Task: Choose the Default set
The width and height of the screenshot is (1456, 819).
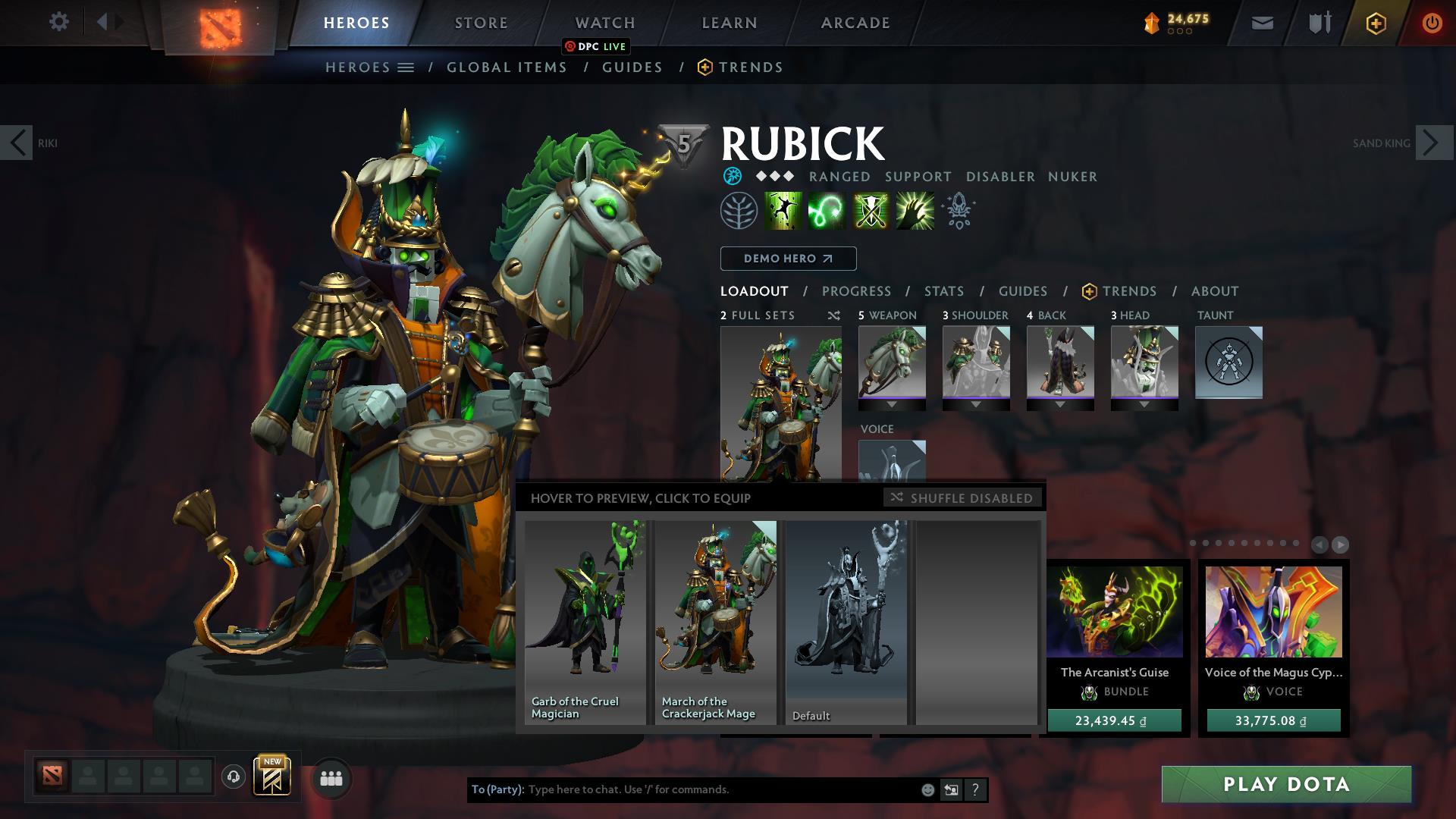Action: [x=846, y=622]
